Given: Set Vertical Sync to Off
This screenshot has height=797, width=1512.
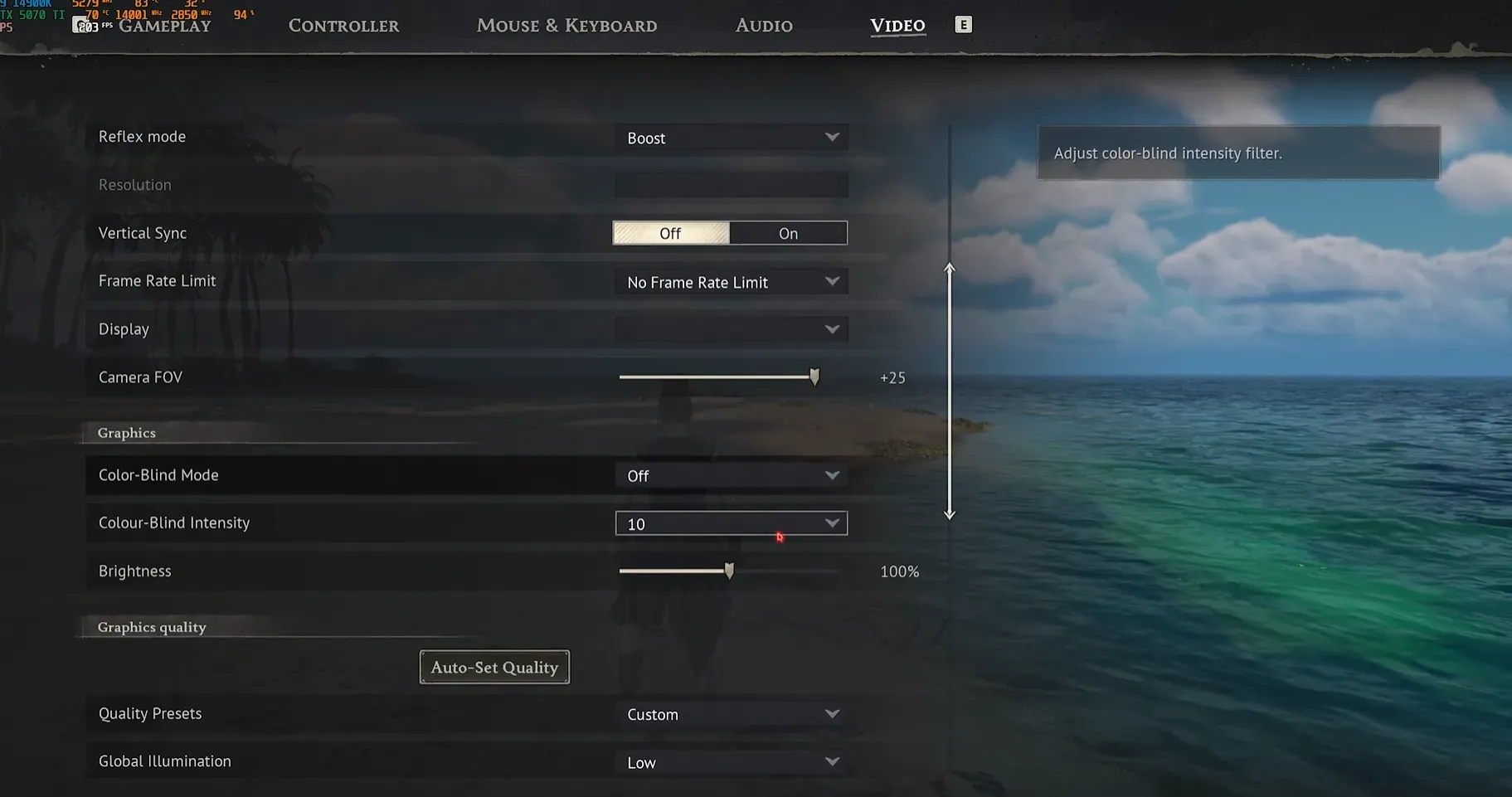Looking at the screenshot, I should pyautogui.click(x=671, y=232).
